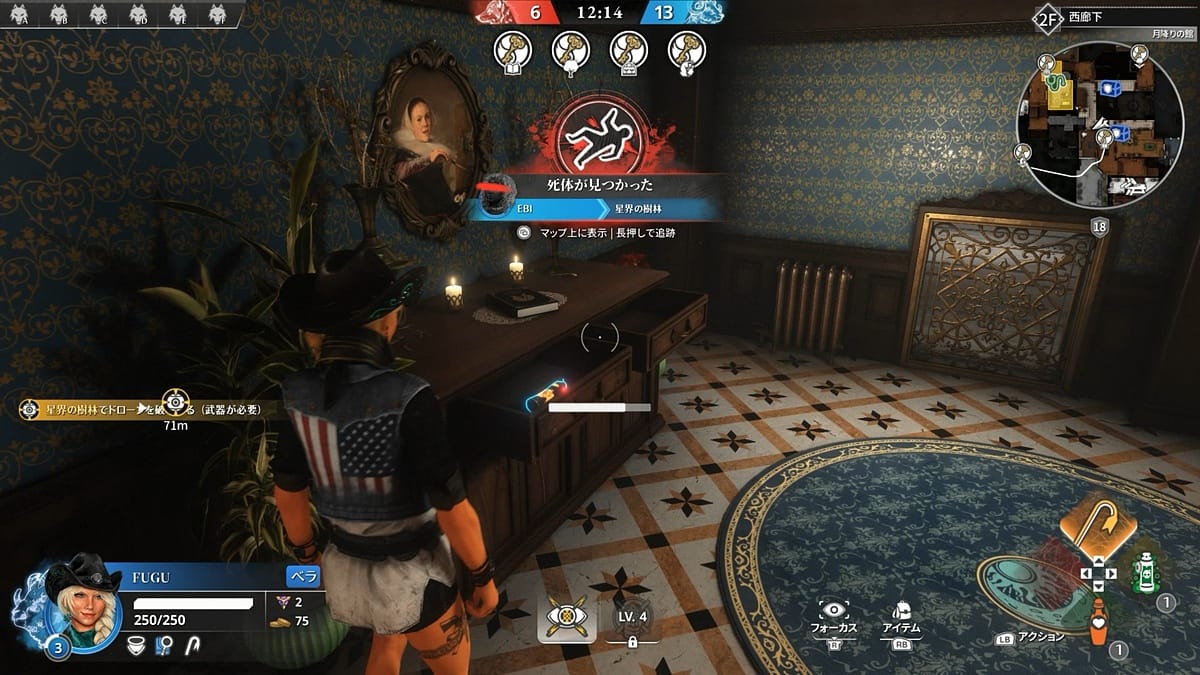Open the backpack item menu
The height and width of the screenshot is (675, 1200).
[900, 612]
